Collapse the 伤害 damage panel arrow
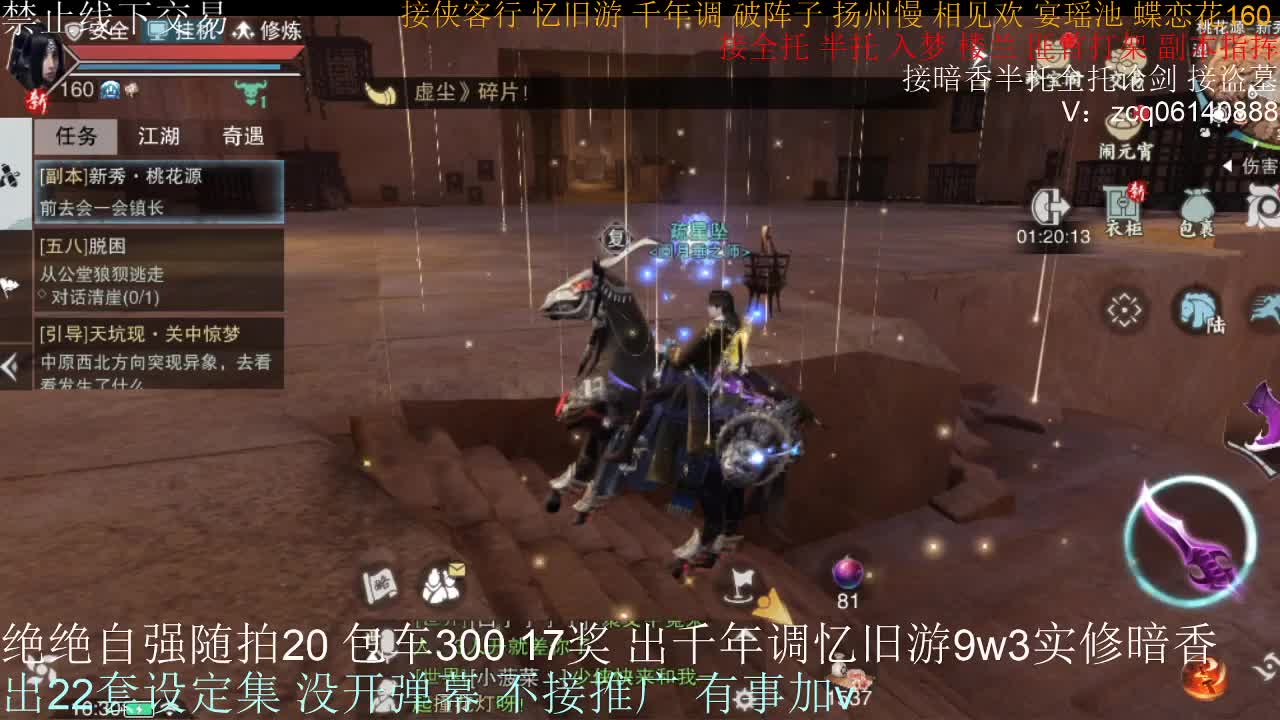1280x720 pixels. tap(1228, 165)
